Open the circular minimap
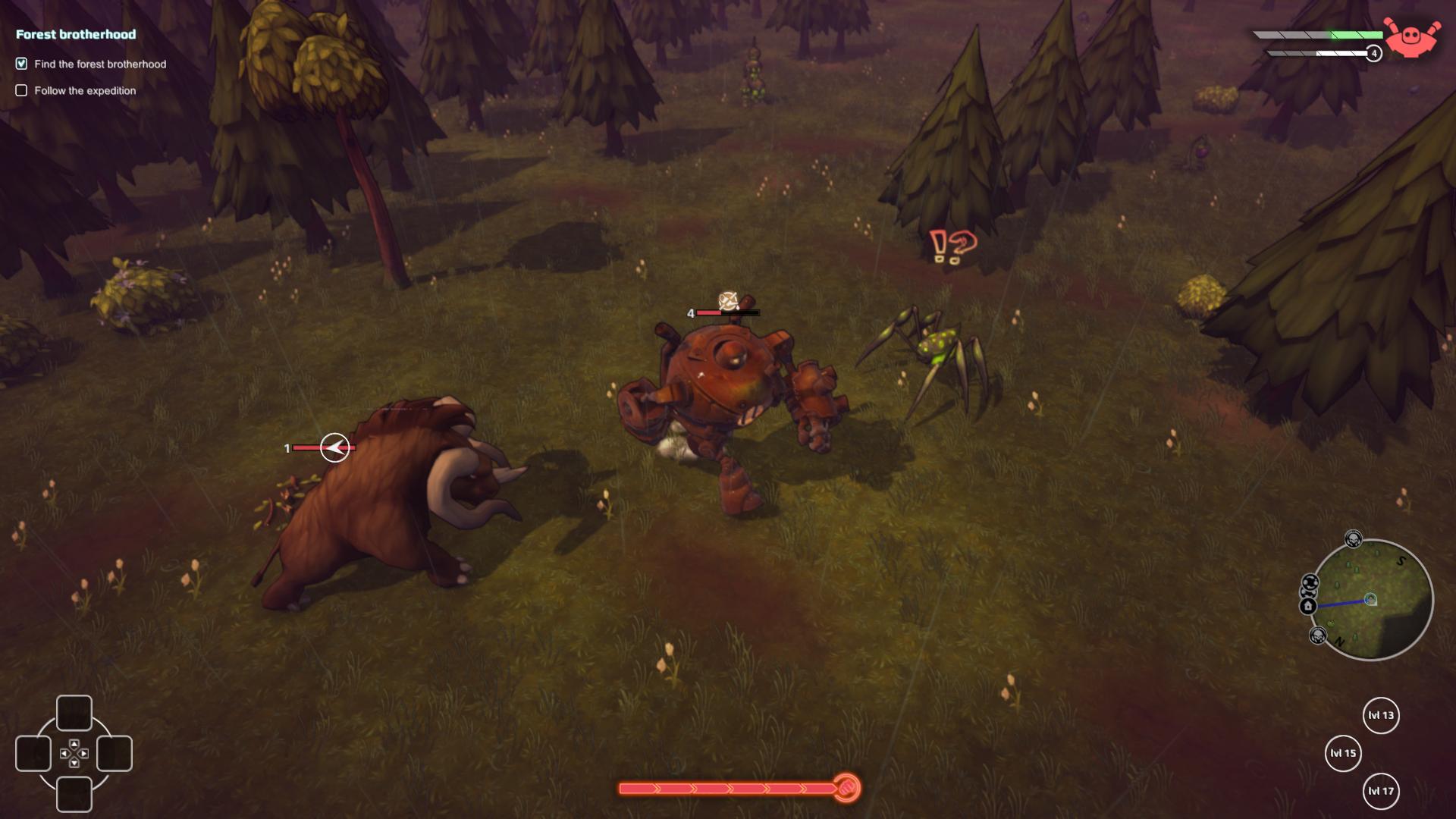Image resolution: width=1456 pixels, height=819 pixels. [x=1371, y=599]
